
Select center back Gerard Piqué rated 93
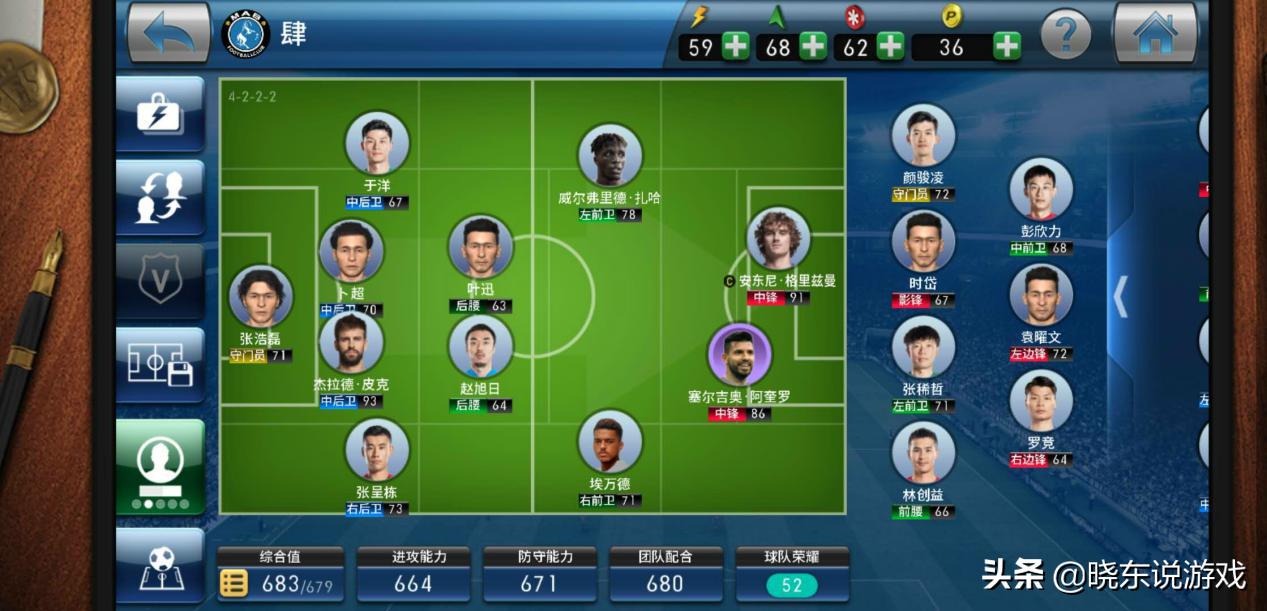coord(351,345)
